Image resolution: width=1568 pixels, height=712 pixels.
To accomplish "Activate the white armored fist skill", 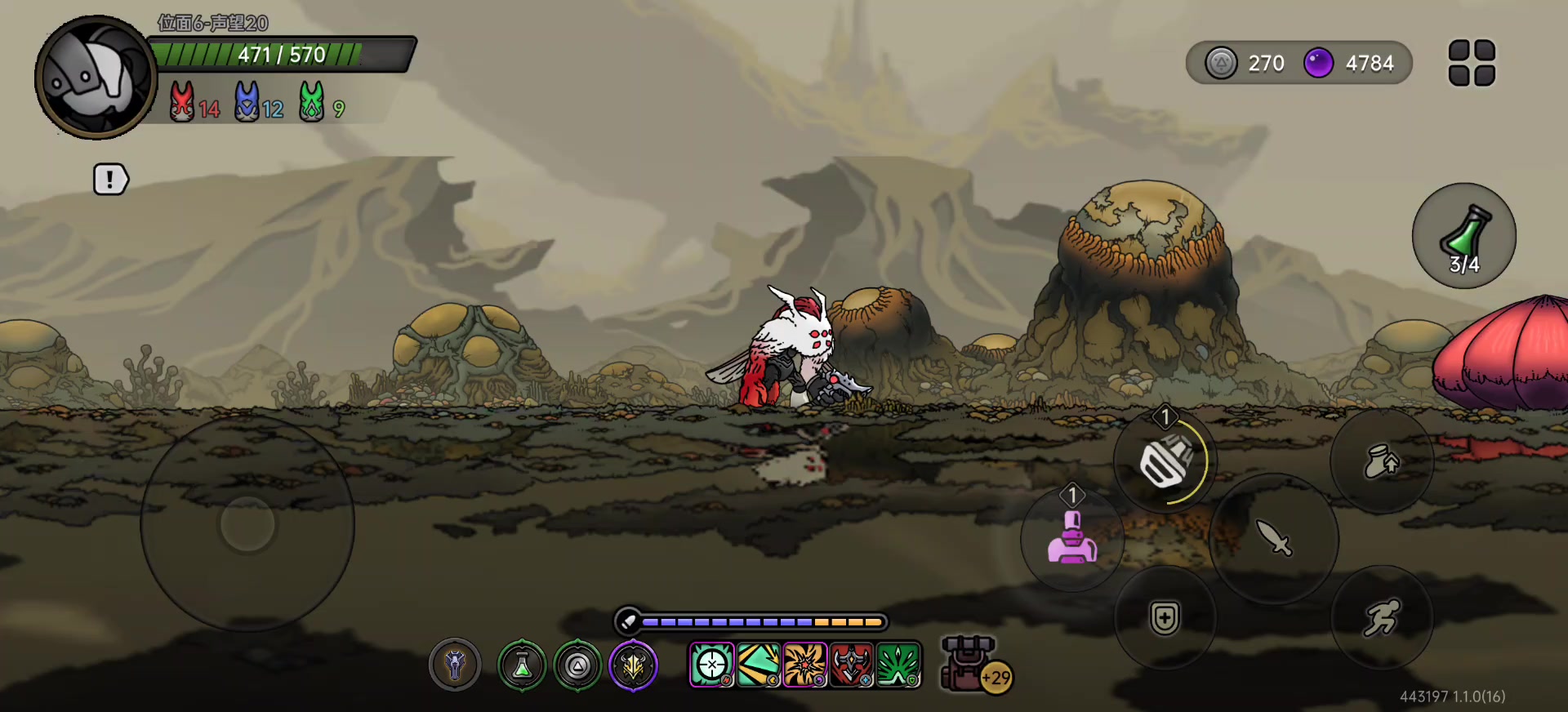I will pos(1165,461).
